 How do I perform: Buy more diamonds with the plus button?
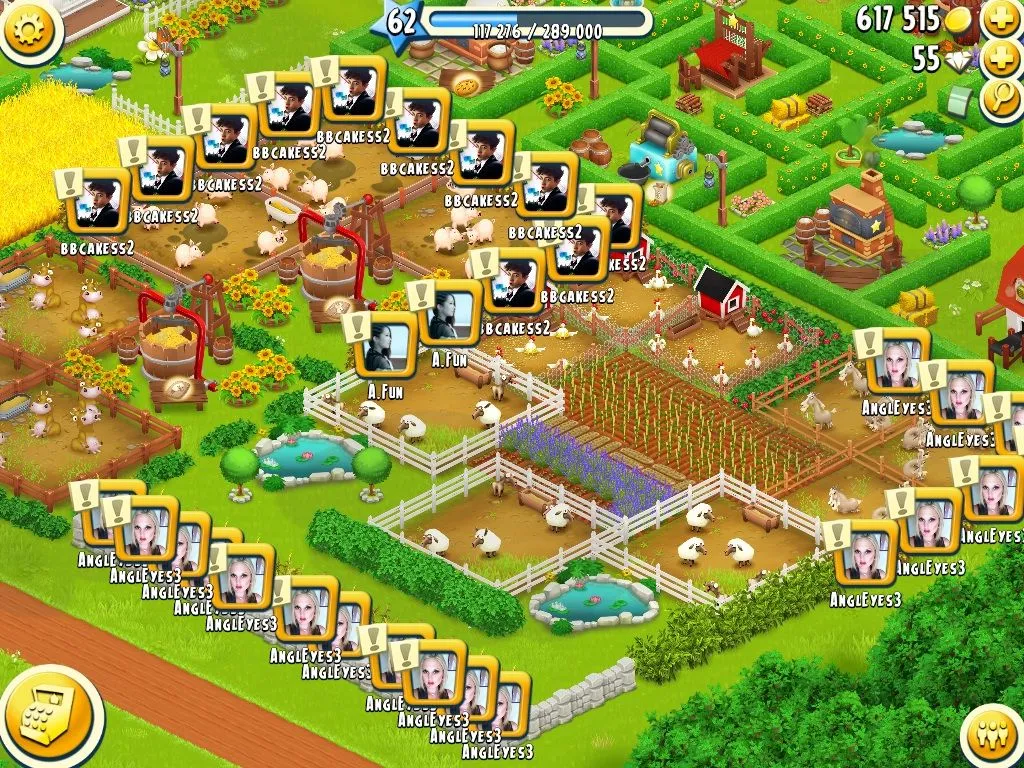pos(1000,59)
